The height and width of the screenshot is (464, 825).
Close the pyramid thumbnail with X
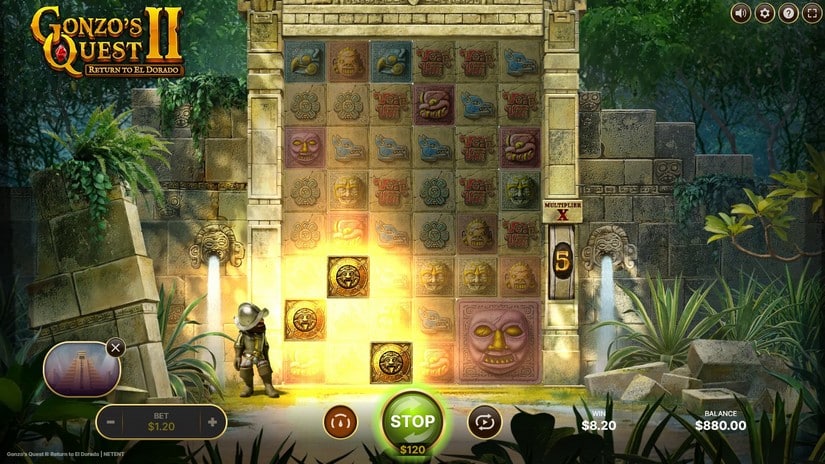click(116, 348)
